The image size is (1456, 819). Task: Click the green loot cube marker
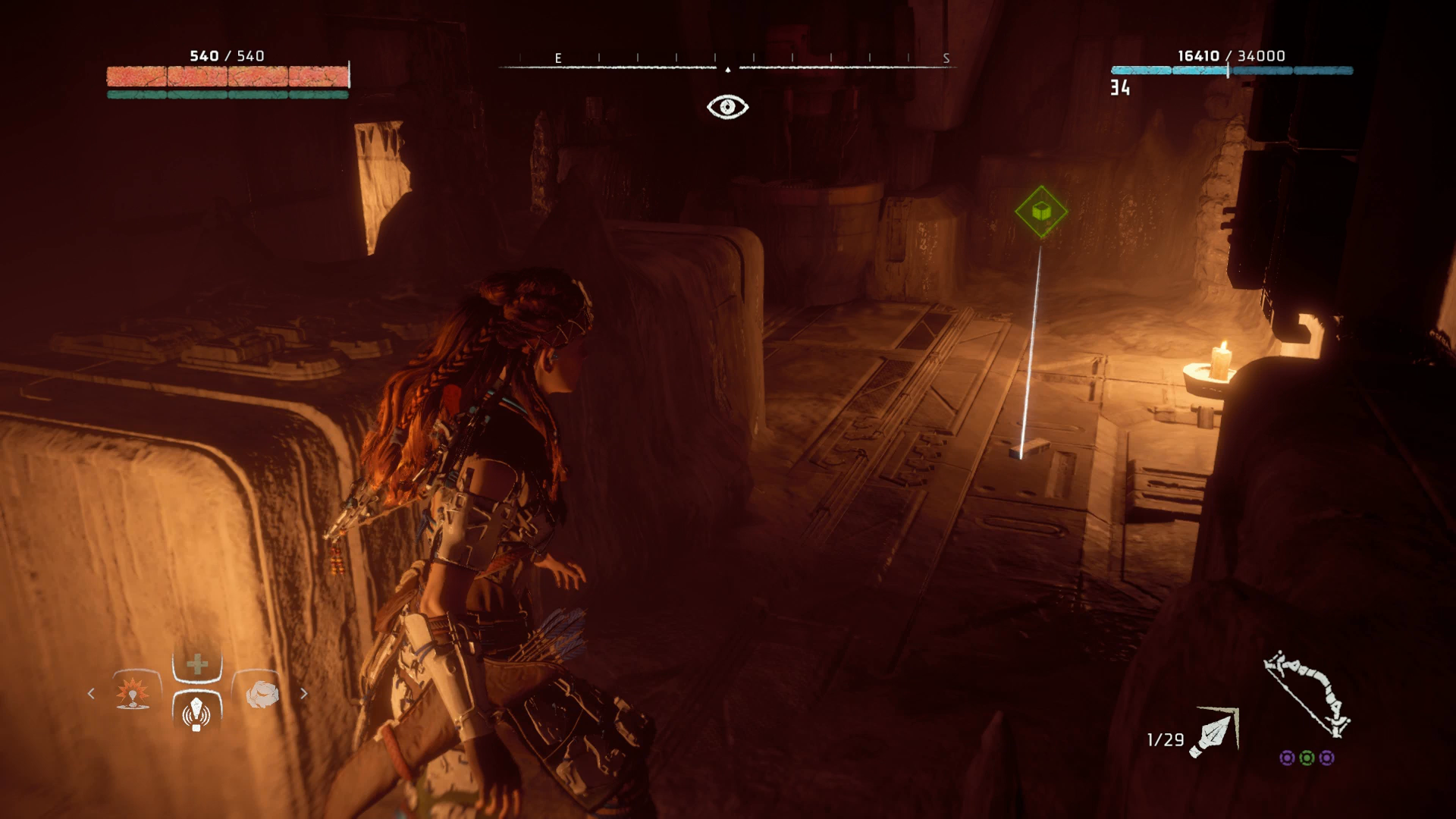click(1042, 209)
